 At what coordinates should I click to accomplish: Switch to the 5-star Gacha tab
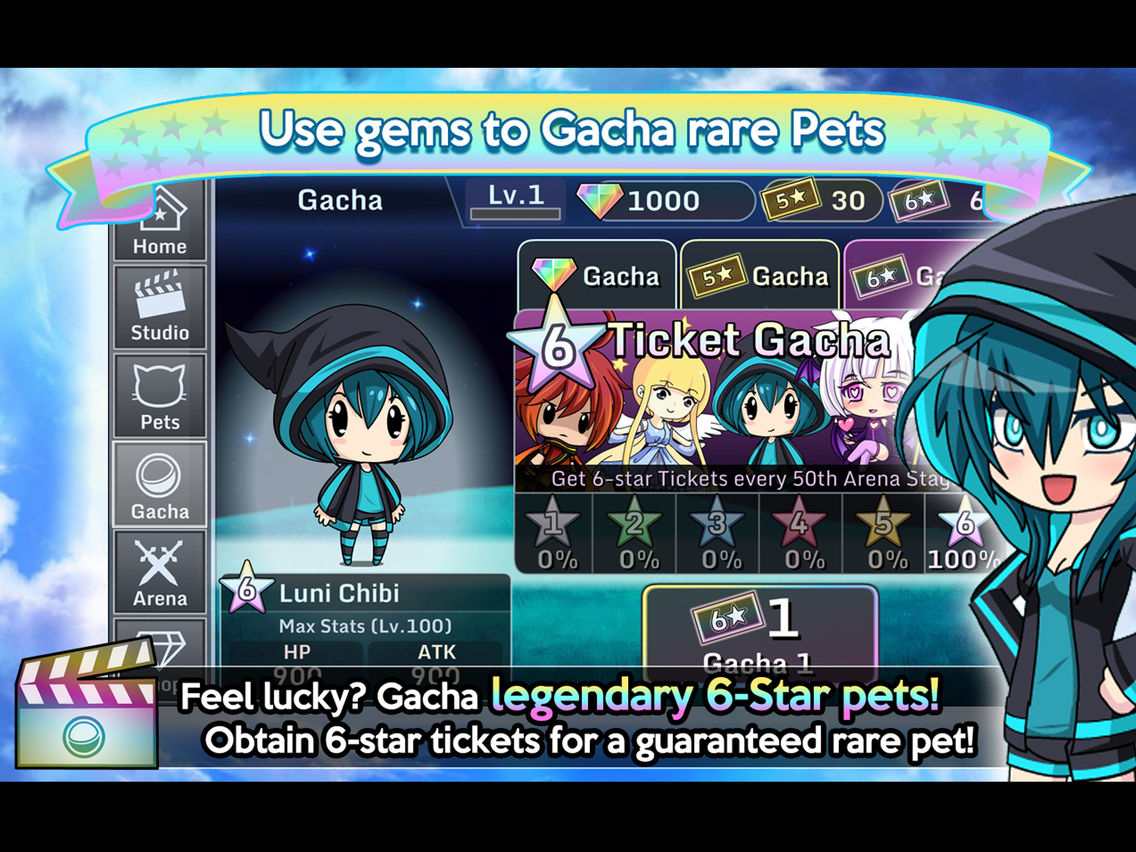point(760,275)
